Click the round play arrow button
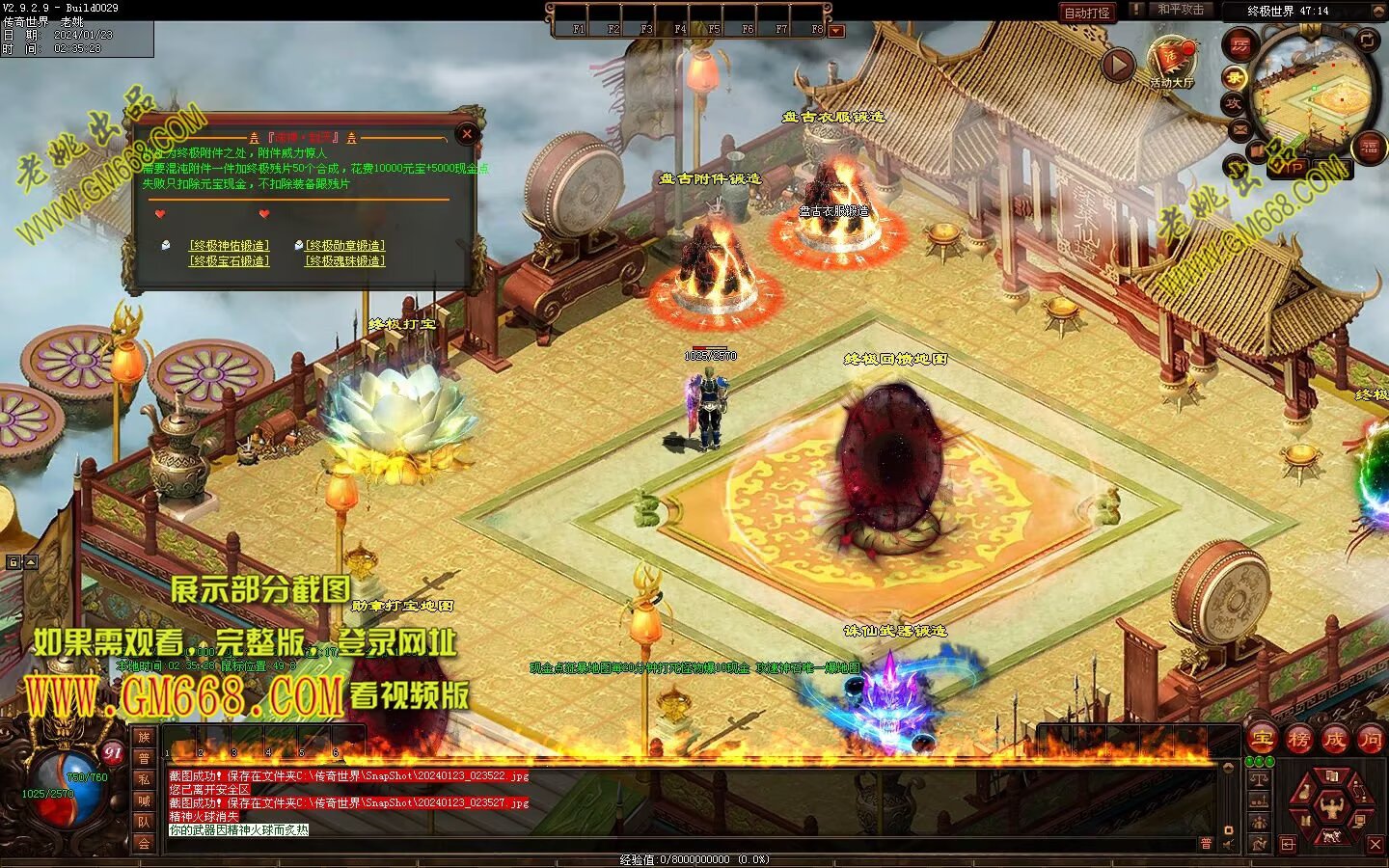The height and width of the screenshot is (868, 1389). pyautogui.click(x=1118, y=66)
